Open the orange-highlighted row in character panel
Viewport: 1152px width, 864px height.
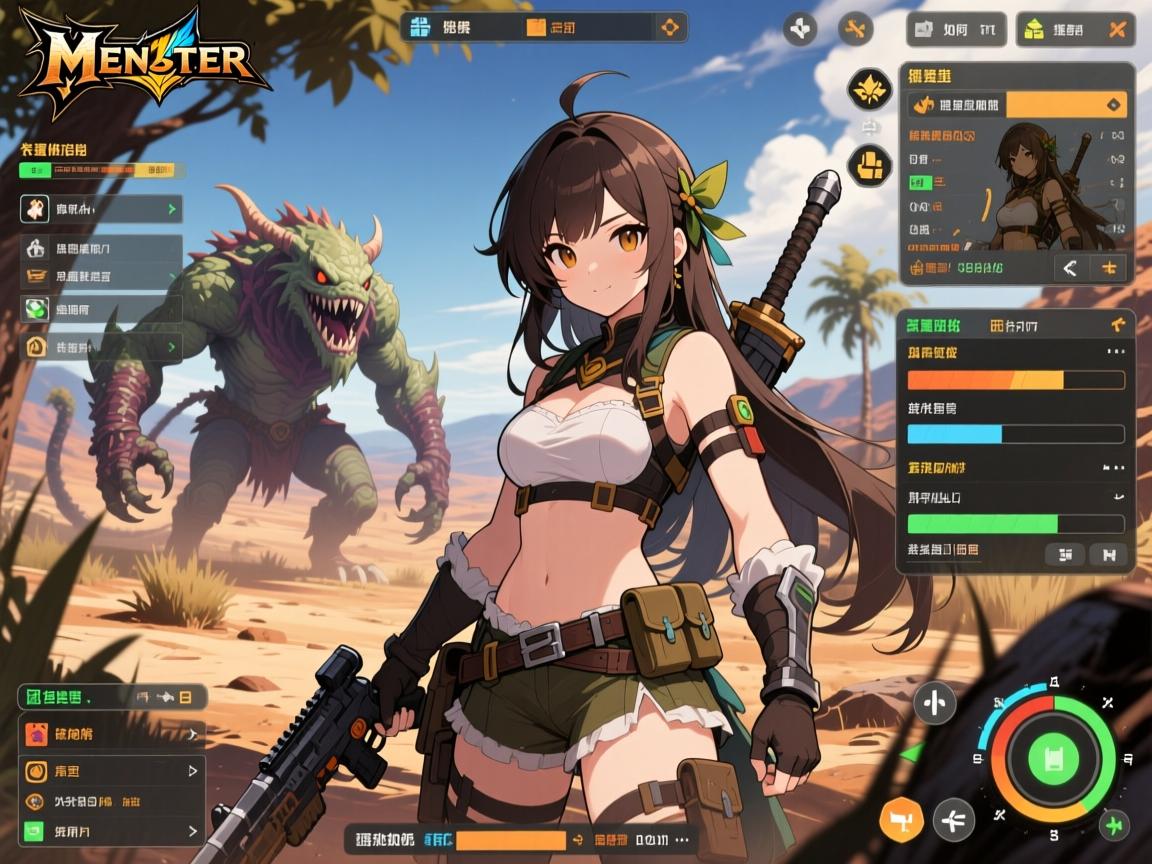(x=1018, y=104)
